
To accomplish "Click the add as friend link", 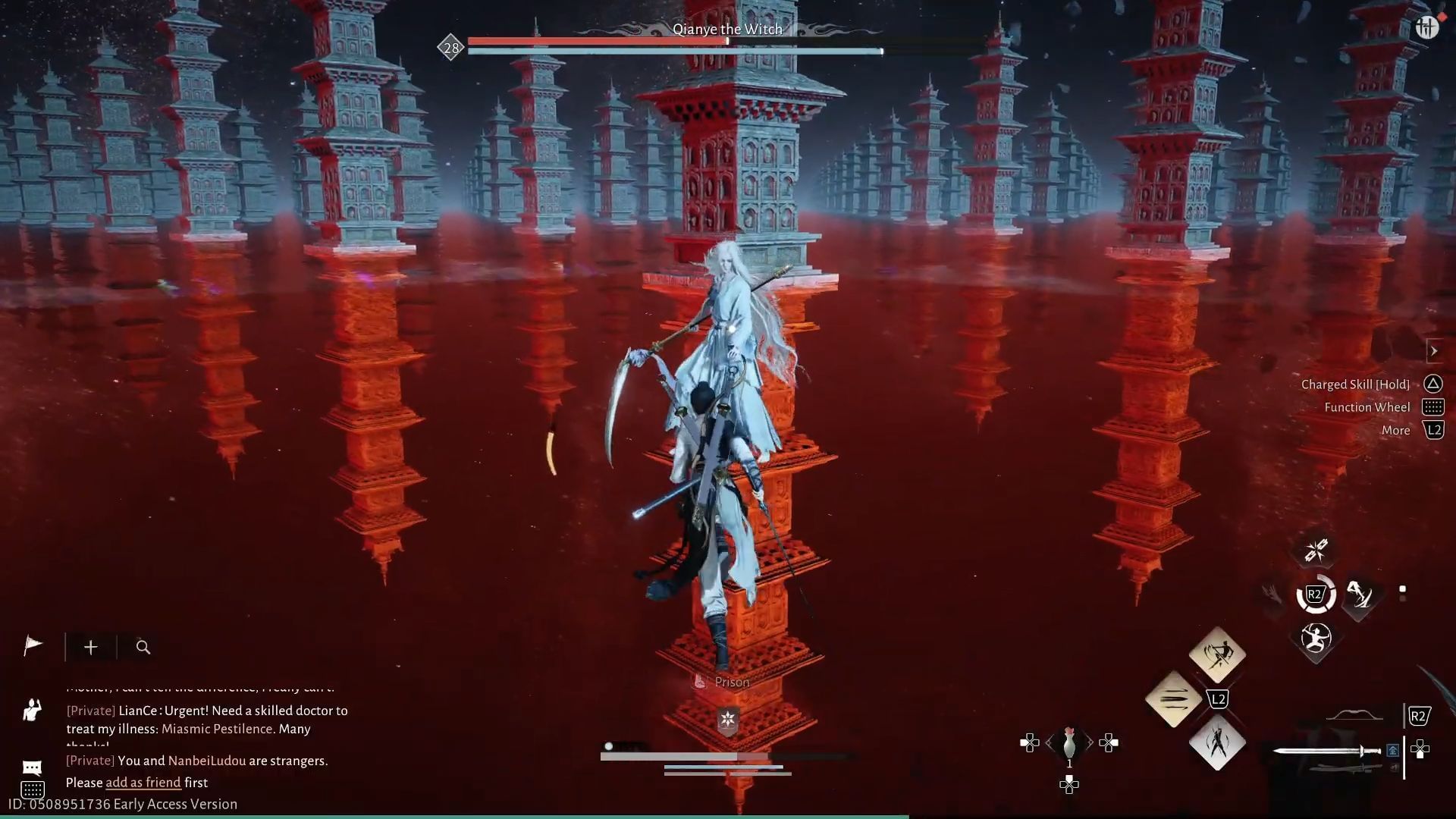I will point(142,782).
